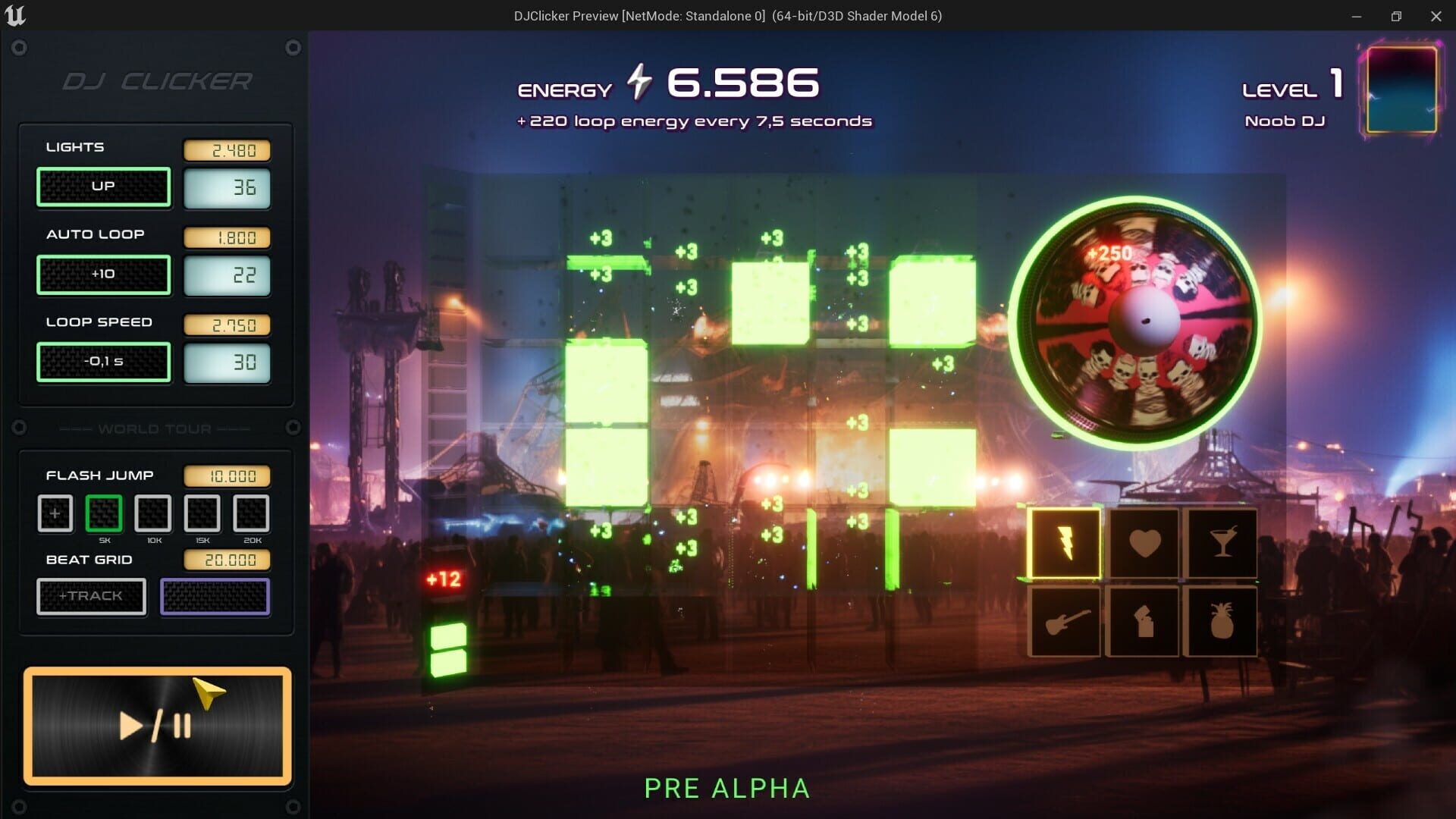Enable the 10K Flash Jump slot
Image resolution: width=1456 pixels, height=819 pixels.
[152, 513]
